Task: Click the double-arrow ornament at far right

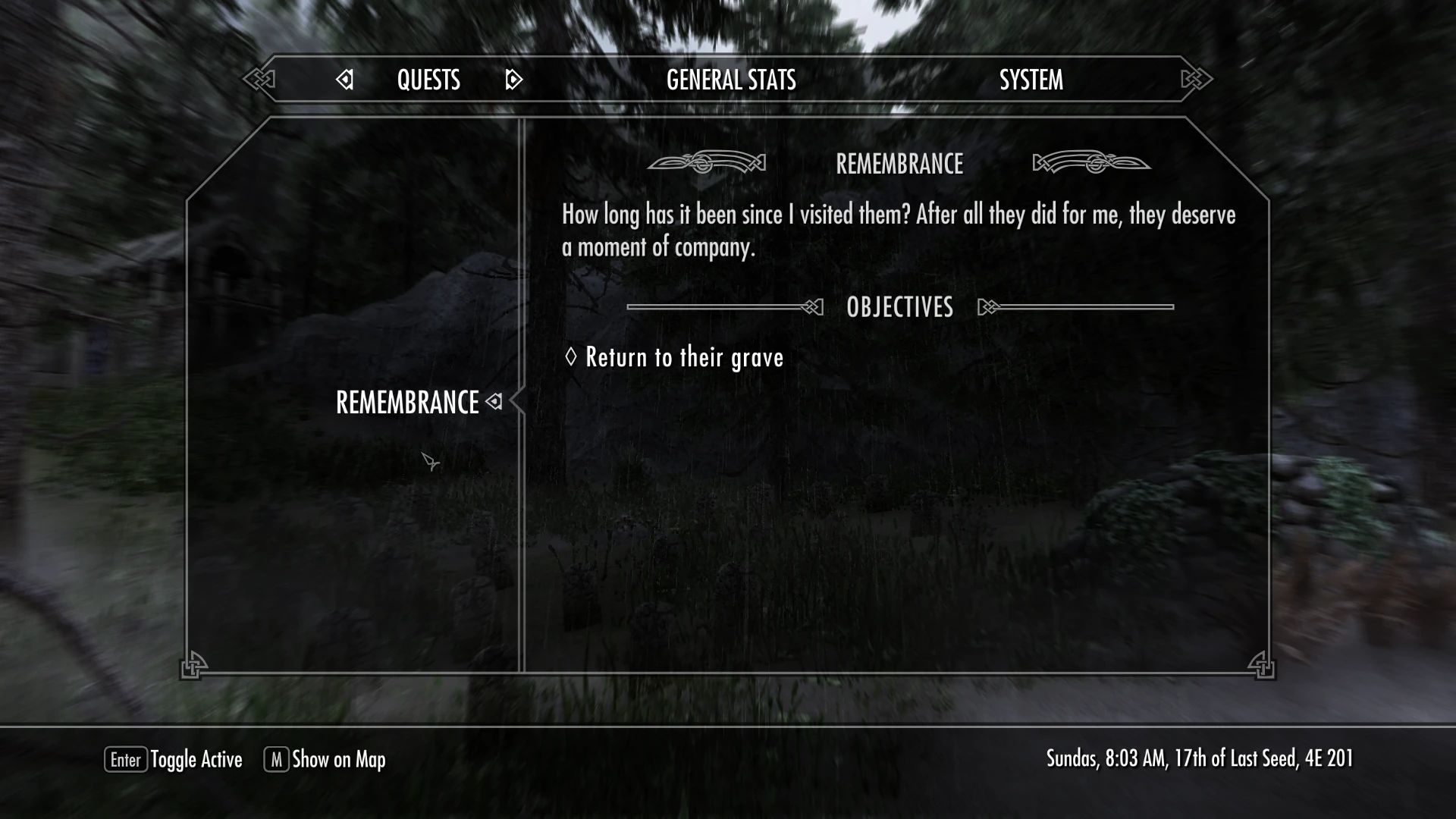Action: click(x=1194, y=77)
